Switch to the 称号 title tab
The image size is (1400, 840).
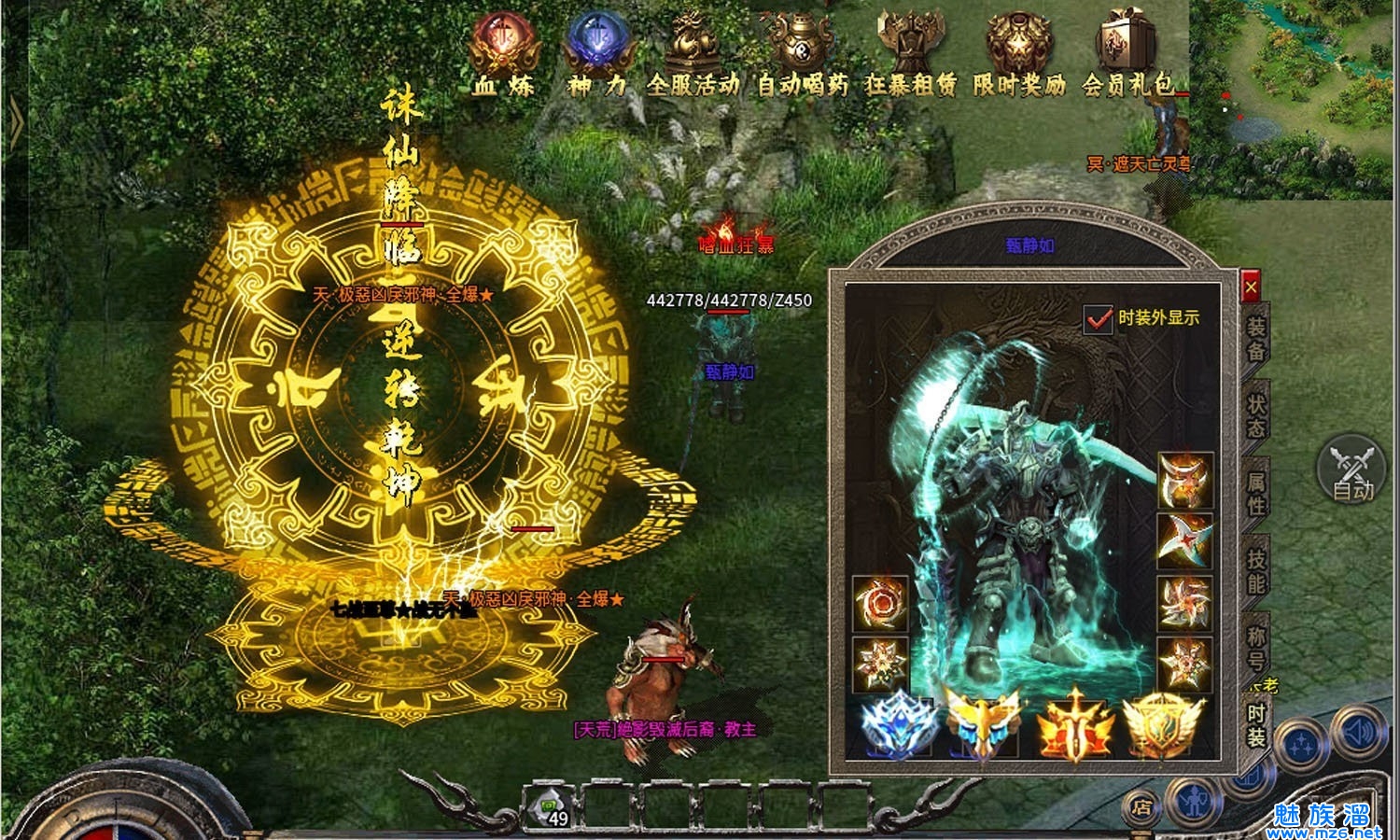pos(1256,647)
